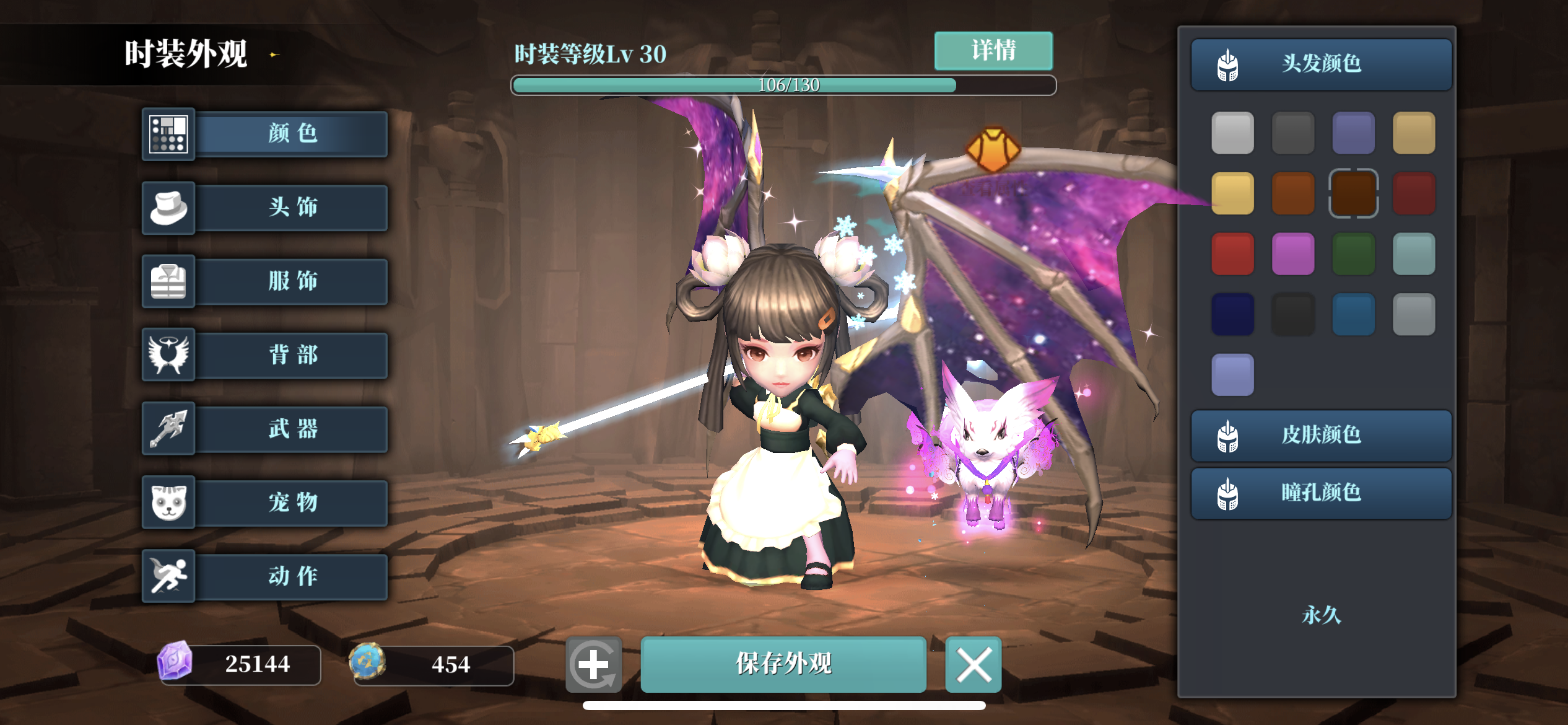Click the circular reset arrow button

click(593, 665)
